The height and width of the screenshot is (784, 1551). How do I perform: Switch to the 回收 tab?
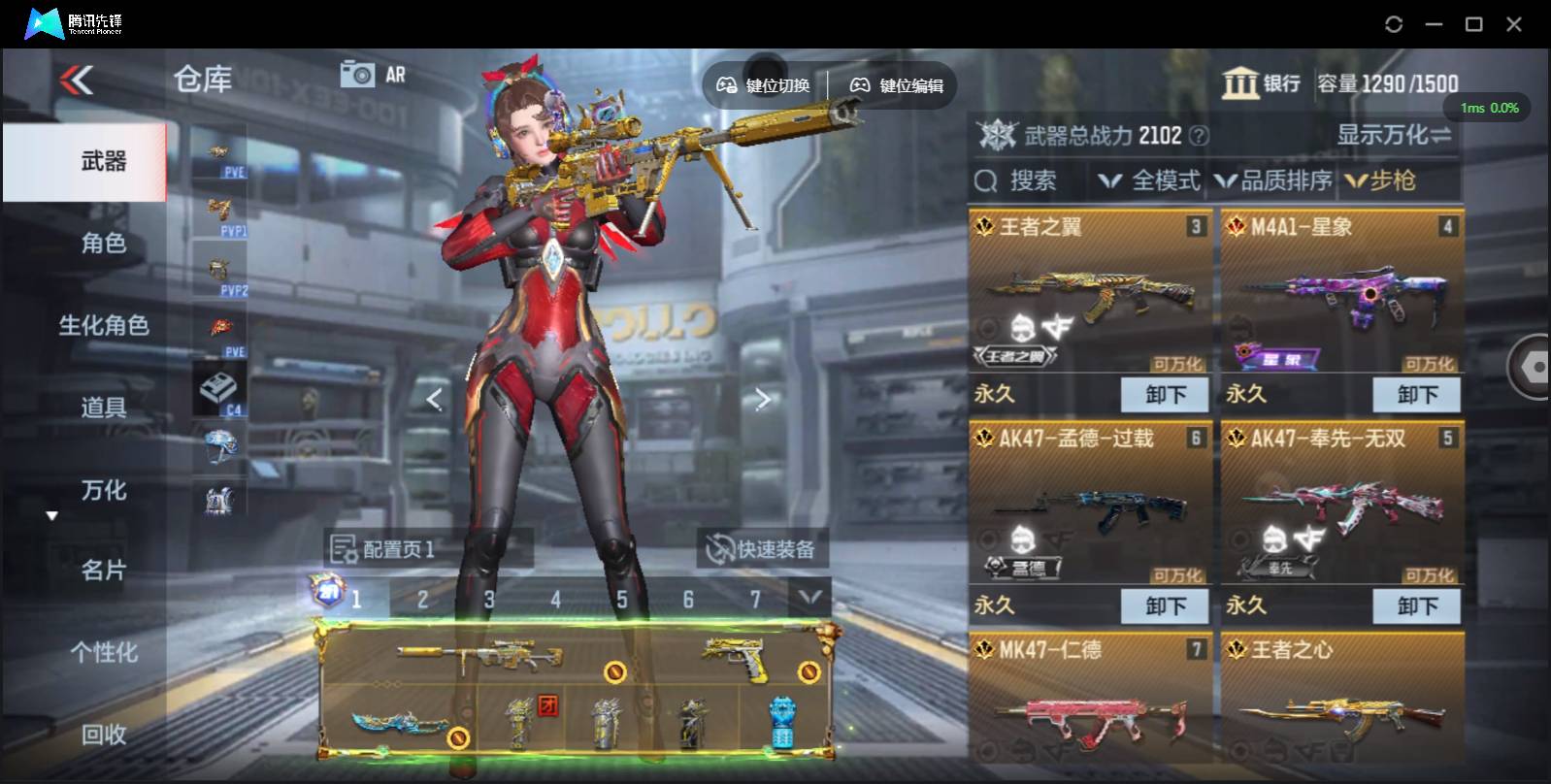[104, 735]
